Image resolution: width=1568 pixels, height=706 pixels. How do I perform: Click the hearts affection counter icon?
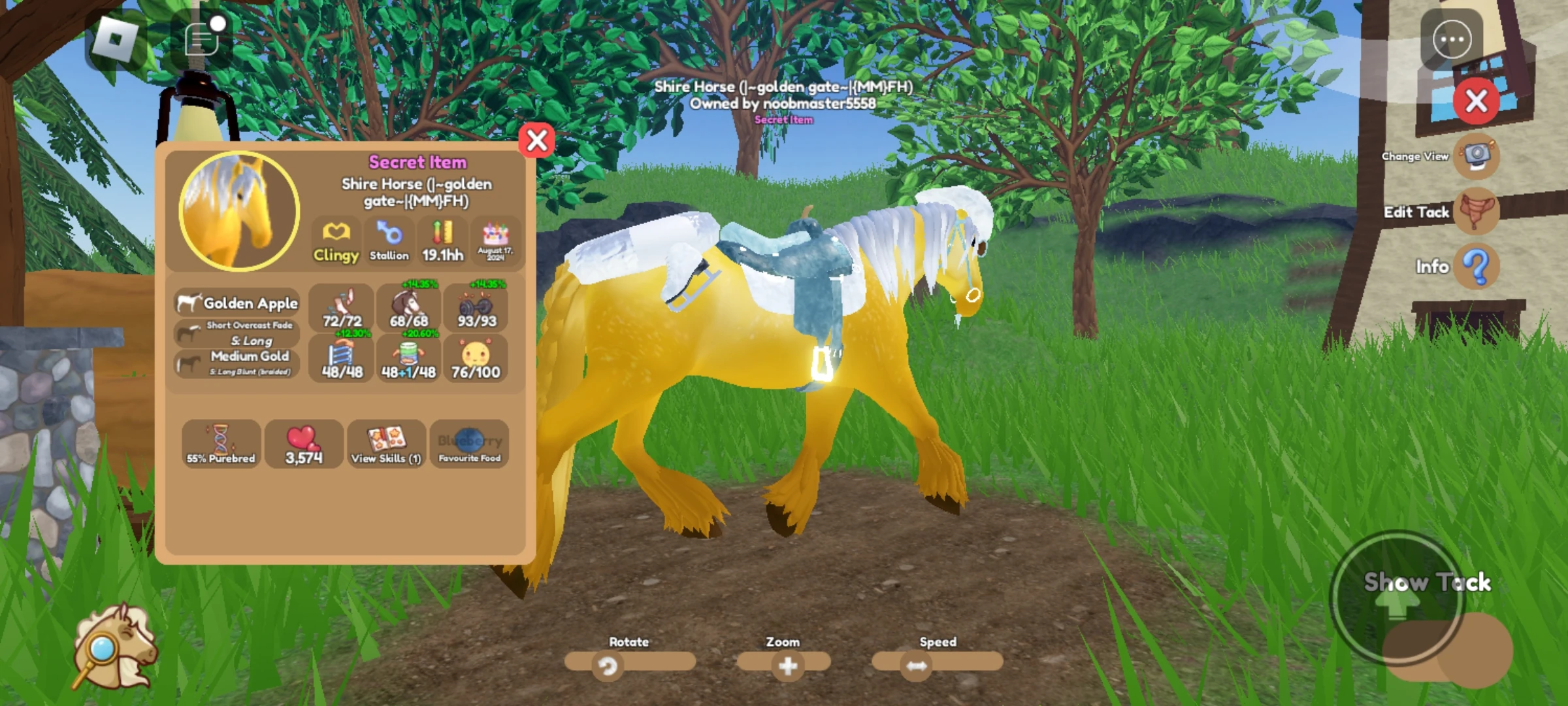(304, 445)
